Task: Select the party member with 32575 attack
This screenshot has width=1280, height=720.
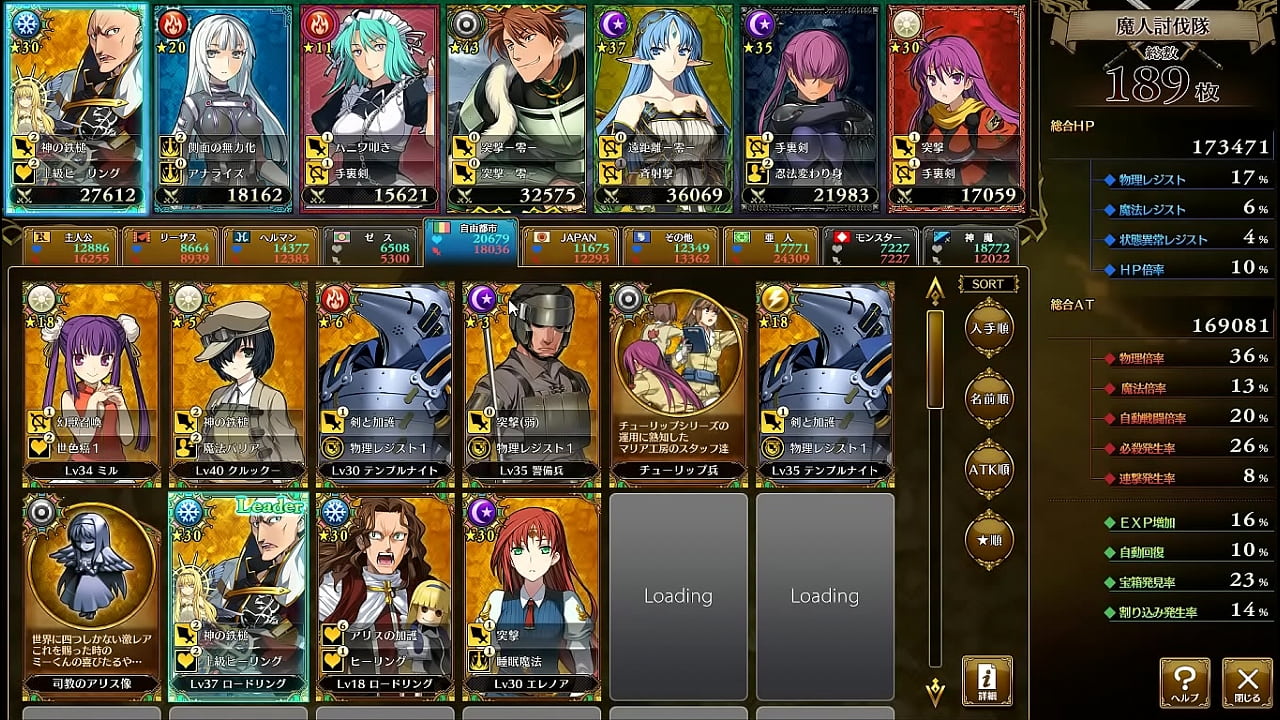Action: coord(515,108)
